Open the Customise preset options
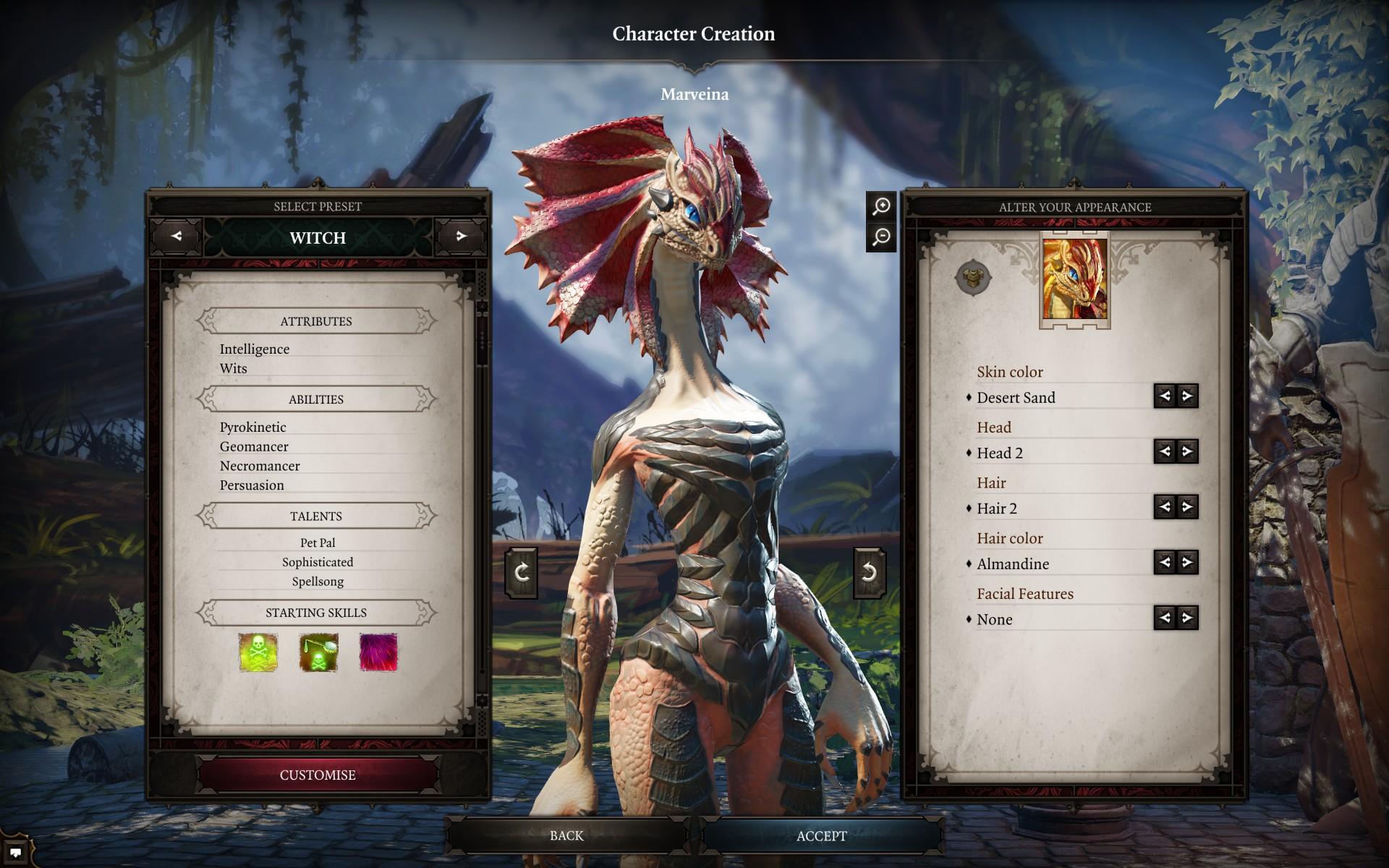This screenshot has height=868, width=1389. [x=318, y=775]
